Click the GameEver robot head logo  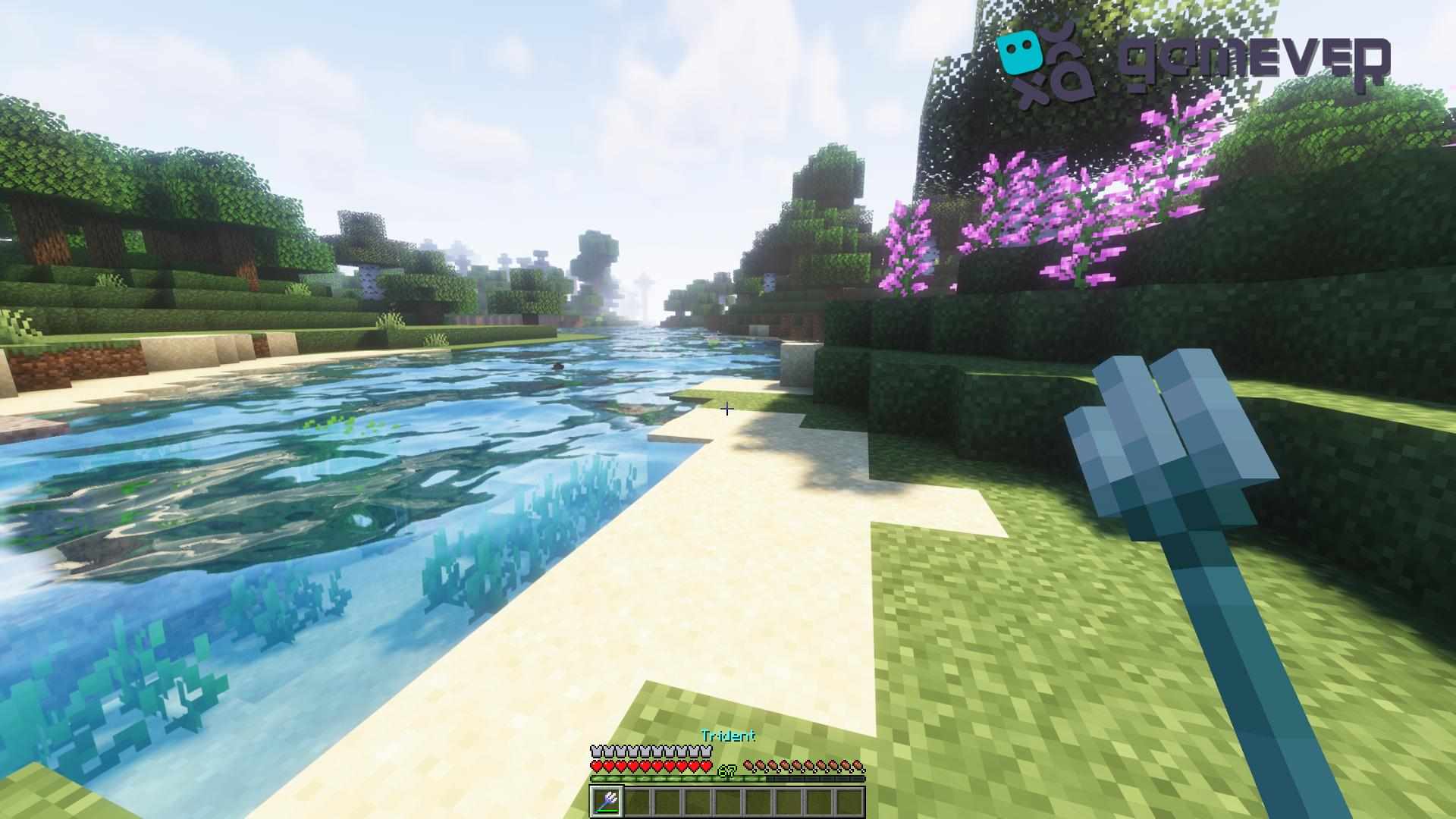pyautogui.click(x=1020, y=53)
